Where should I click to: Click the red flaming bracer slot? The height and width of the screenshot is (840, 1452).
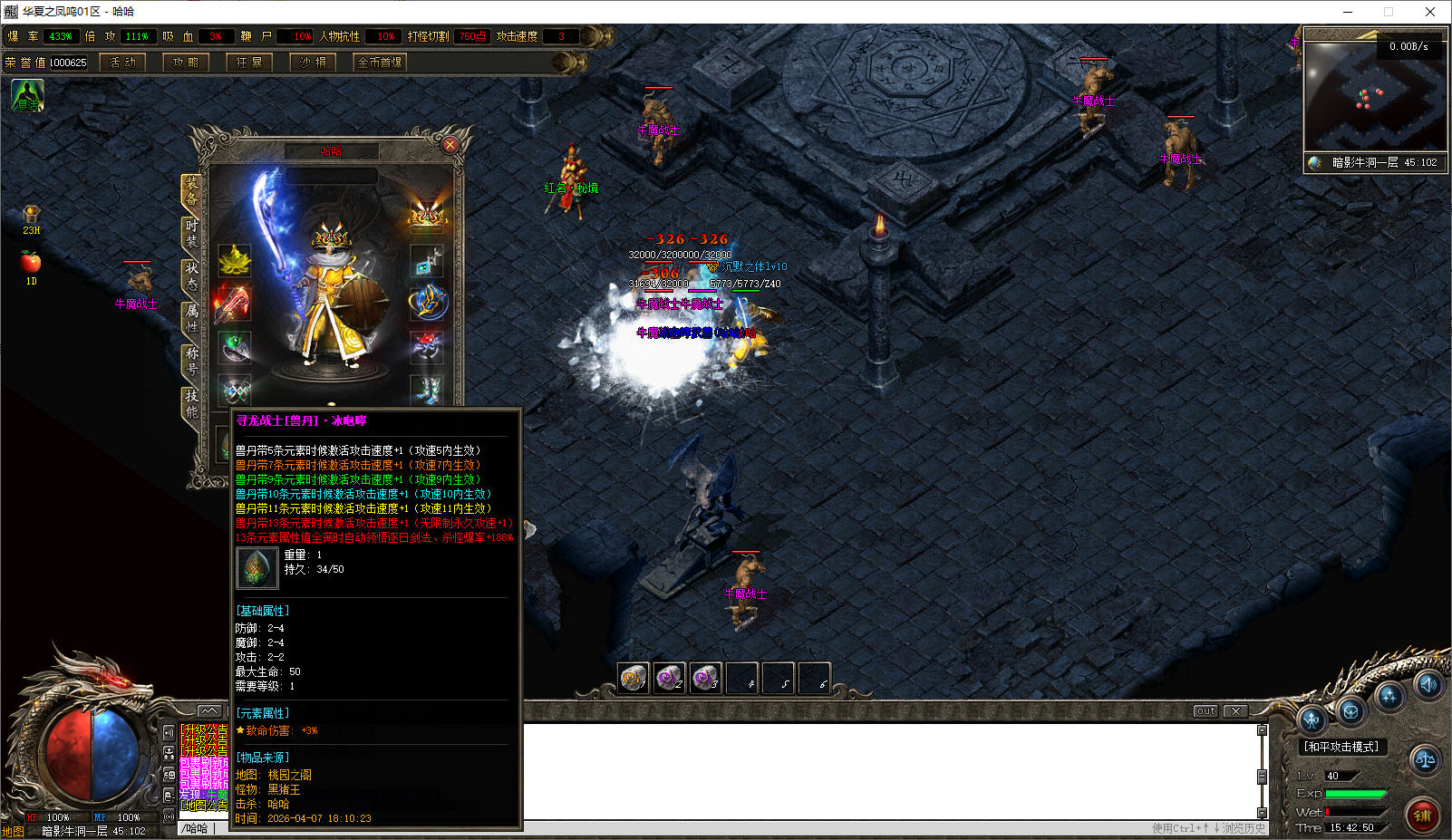coord(233,304)
